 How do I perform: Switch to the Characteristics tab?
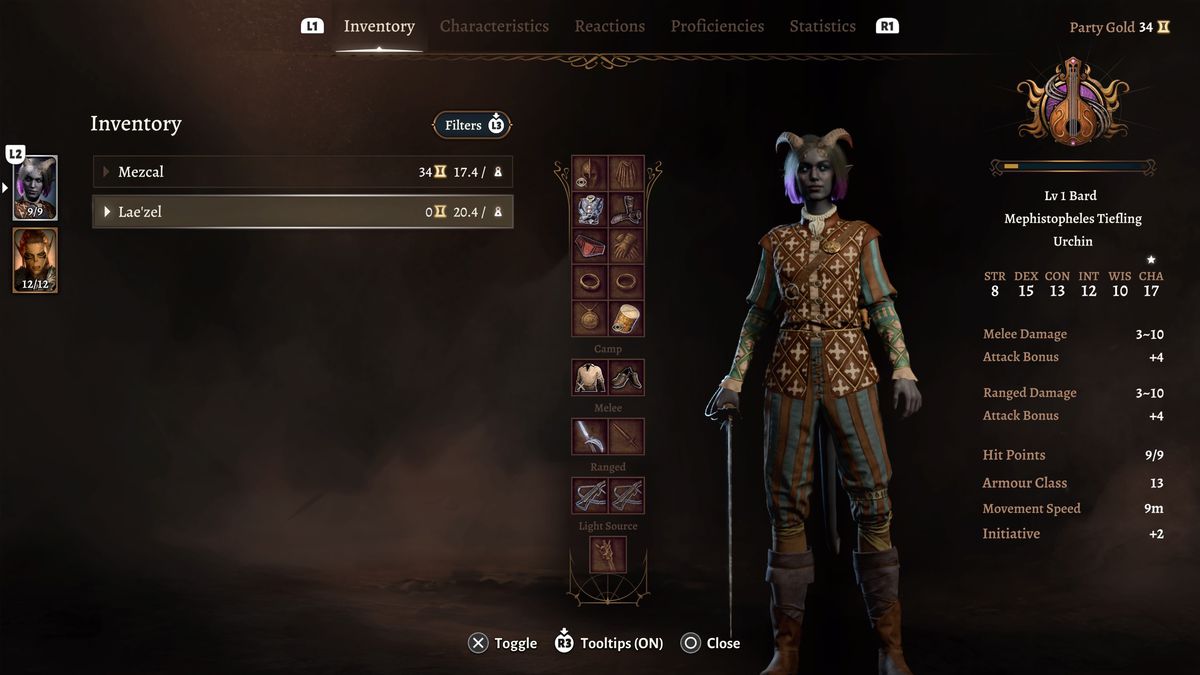pyautogui.click(x=494, y=26)
